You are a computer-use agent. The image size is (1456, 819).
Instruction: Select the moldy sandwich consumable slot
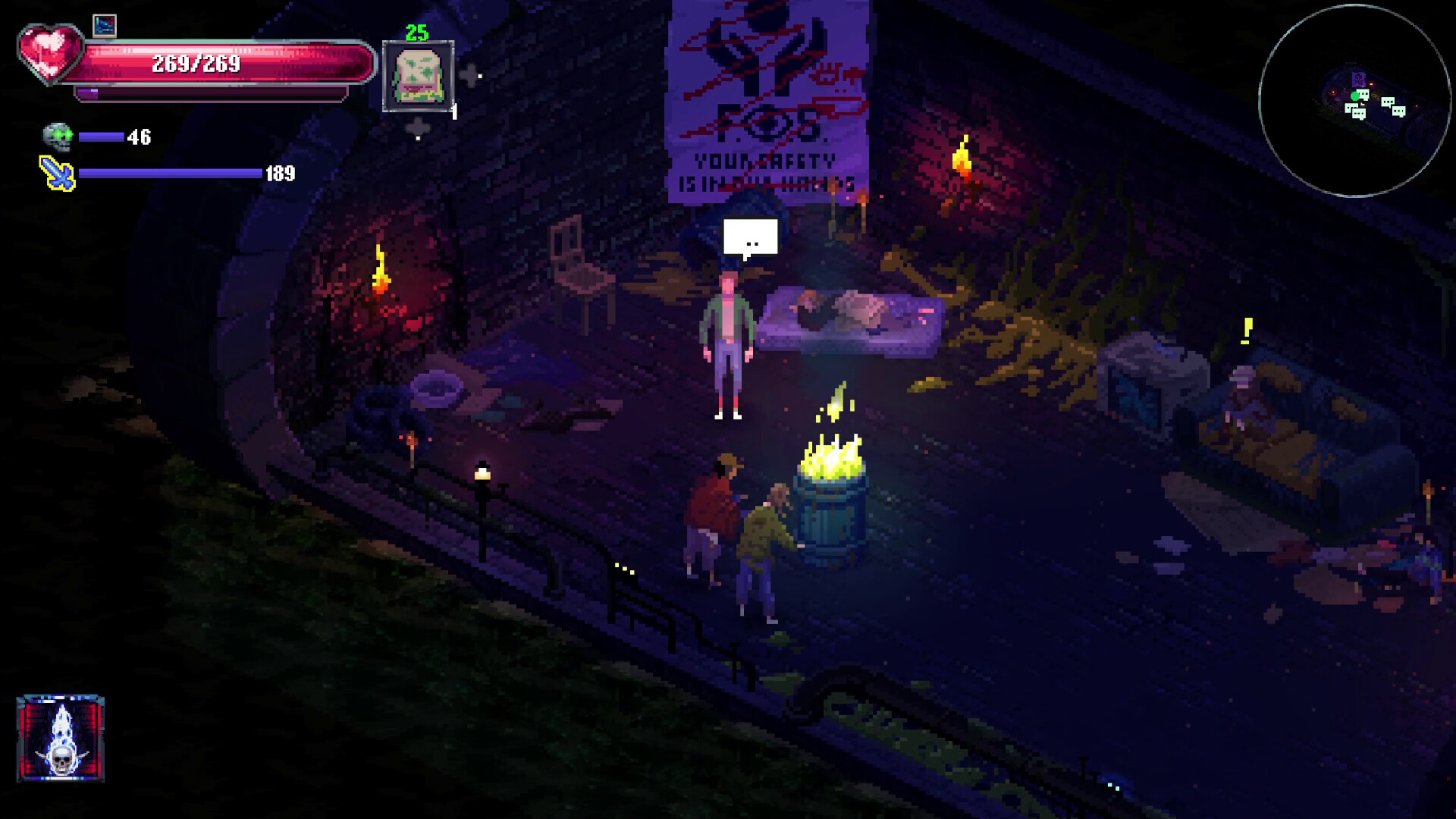pyautogui.click(x=419, y=77)
